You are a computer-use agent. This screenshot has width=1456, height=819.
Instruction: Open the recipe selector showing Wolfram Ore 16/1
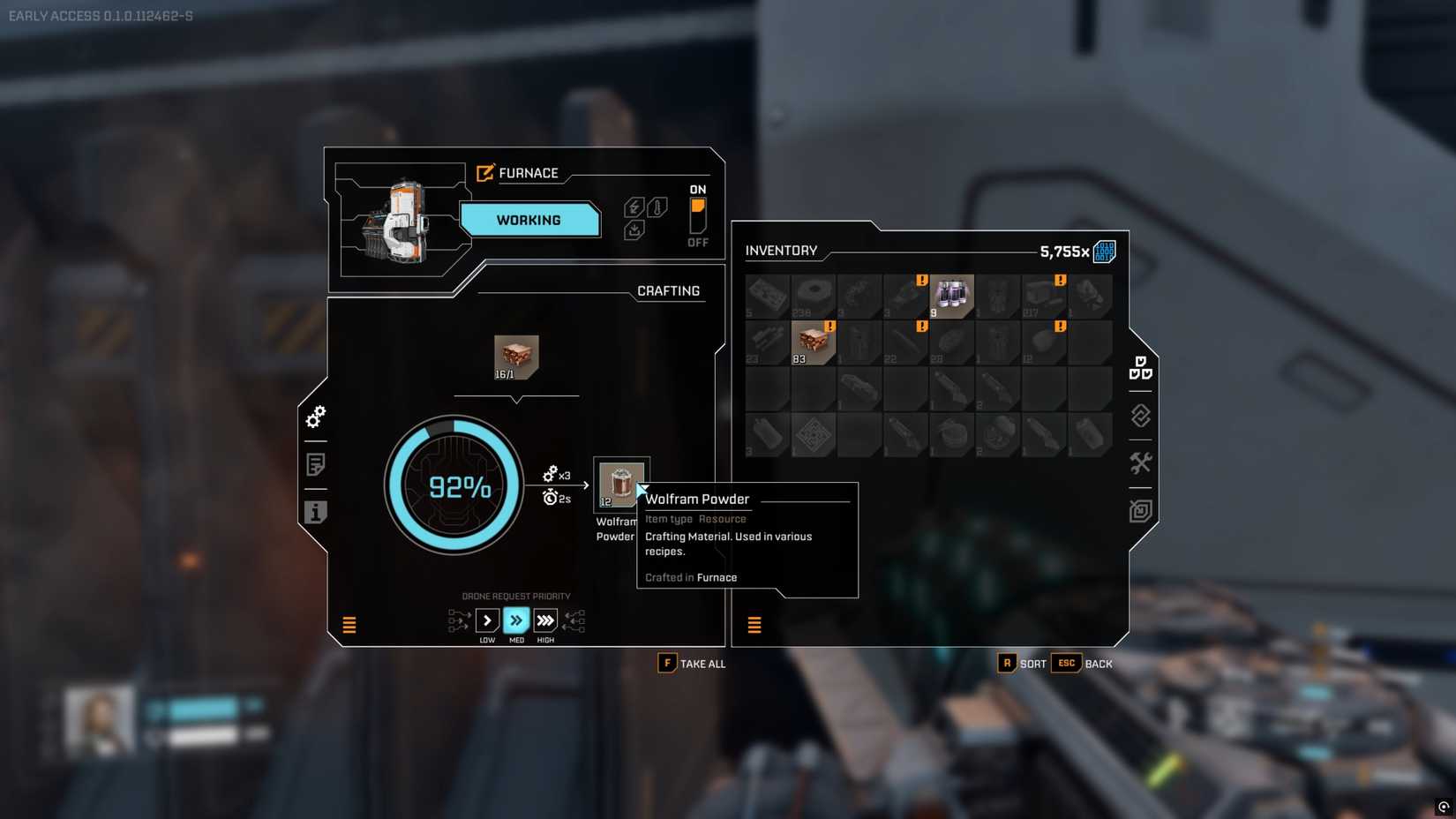(516, 357)
